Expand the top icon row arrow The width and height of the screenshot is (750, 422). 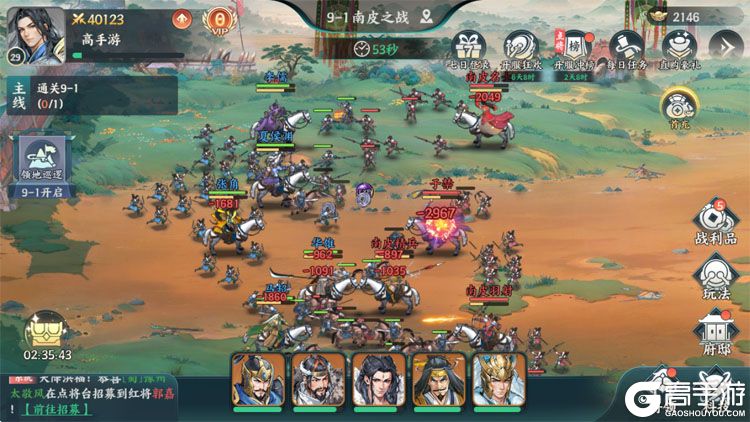click(x=727, y=45)
